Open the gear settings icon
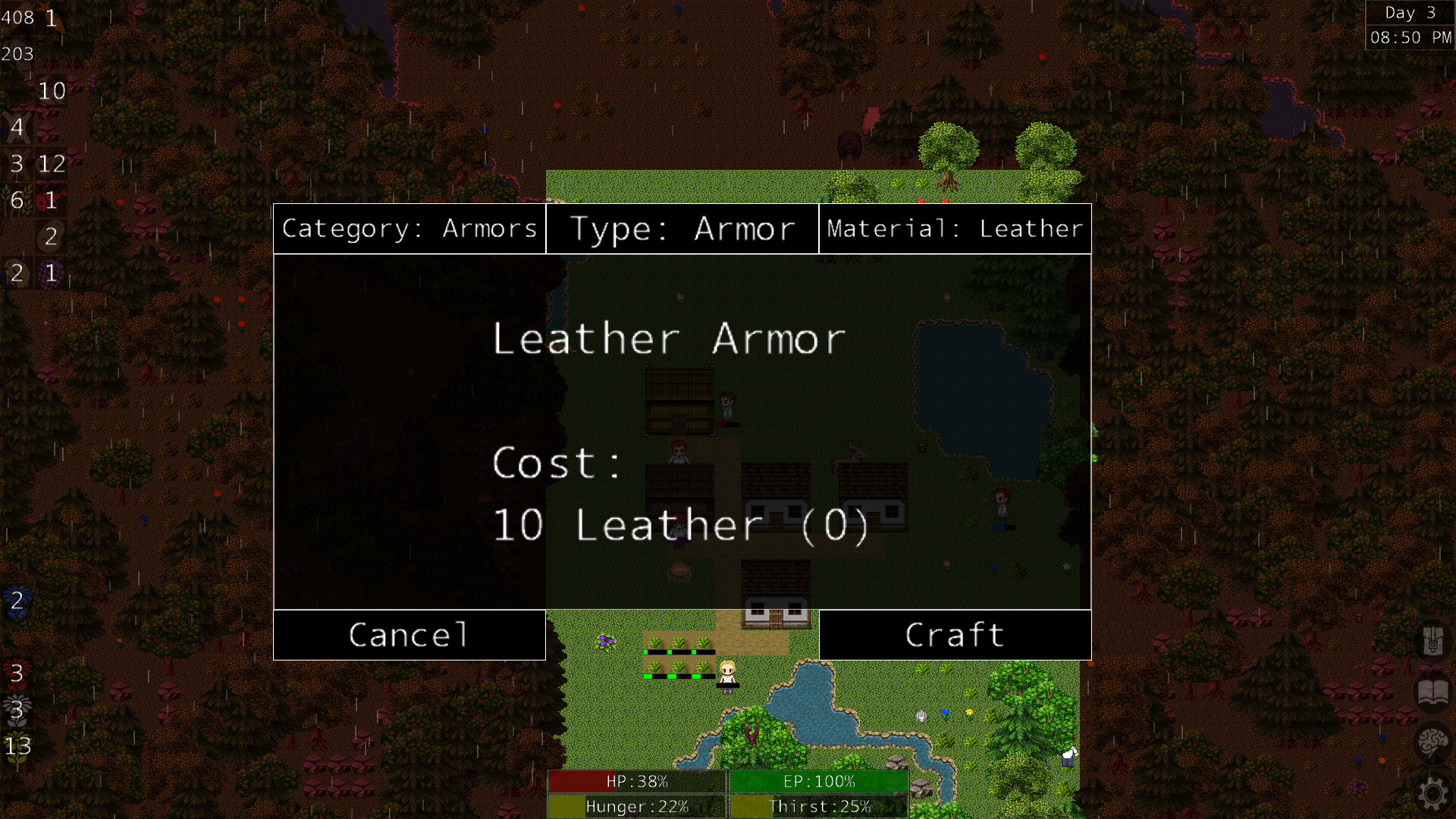The width and height of the screenshot is (1456, 819). click(1432, 792)
